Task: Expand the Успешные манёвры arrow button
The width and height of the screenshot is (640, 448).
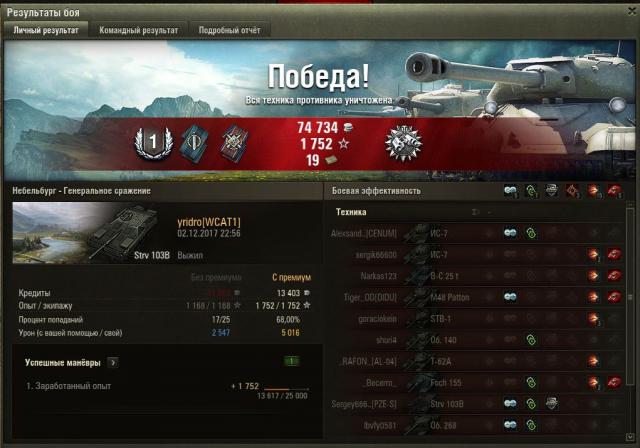Action: 113,362
